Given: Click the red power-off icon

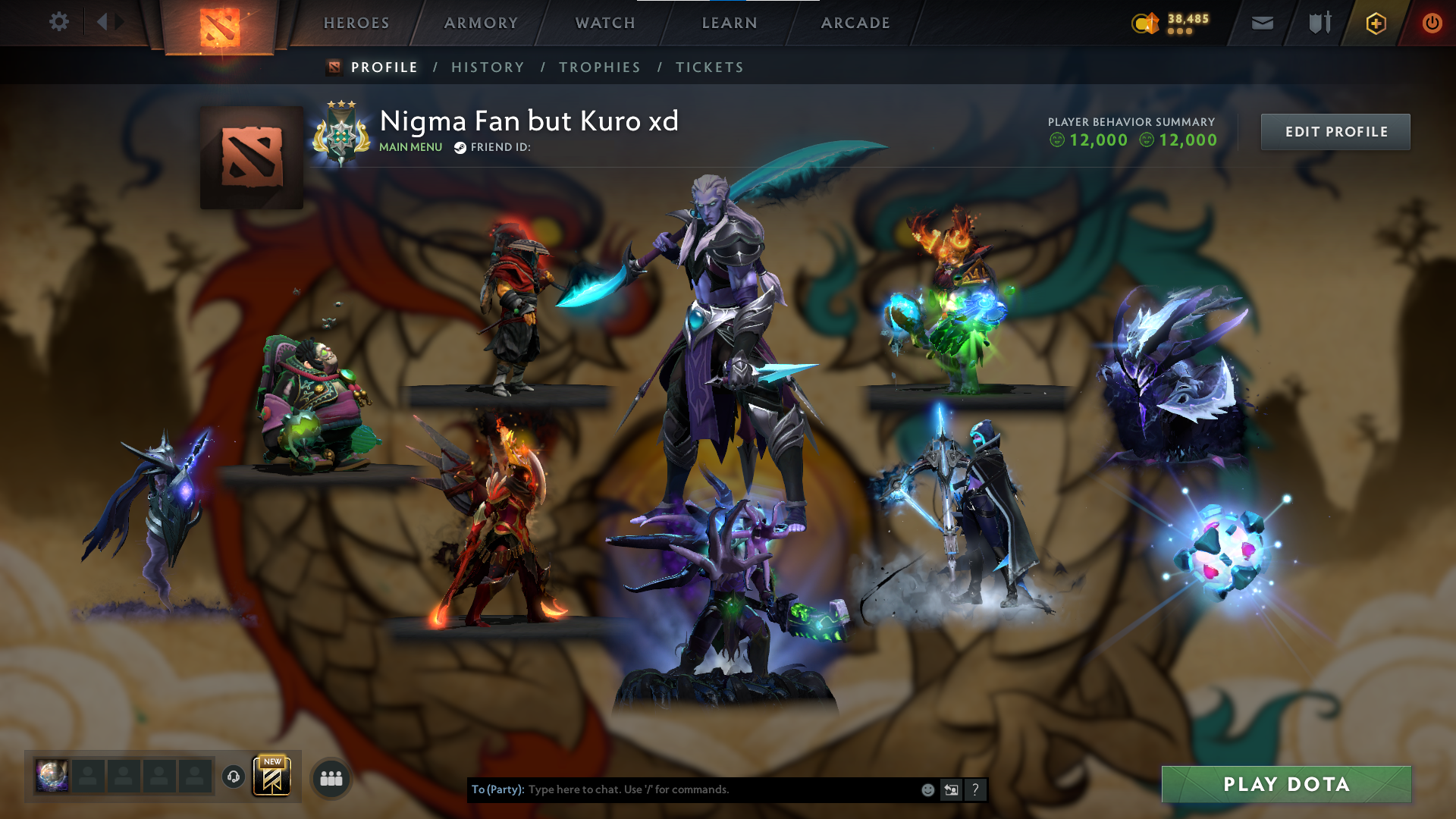Looking at the screenshot, I should (x=1432, y=23).
